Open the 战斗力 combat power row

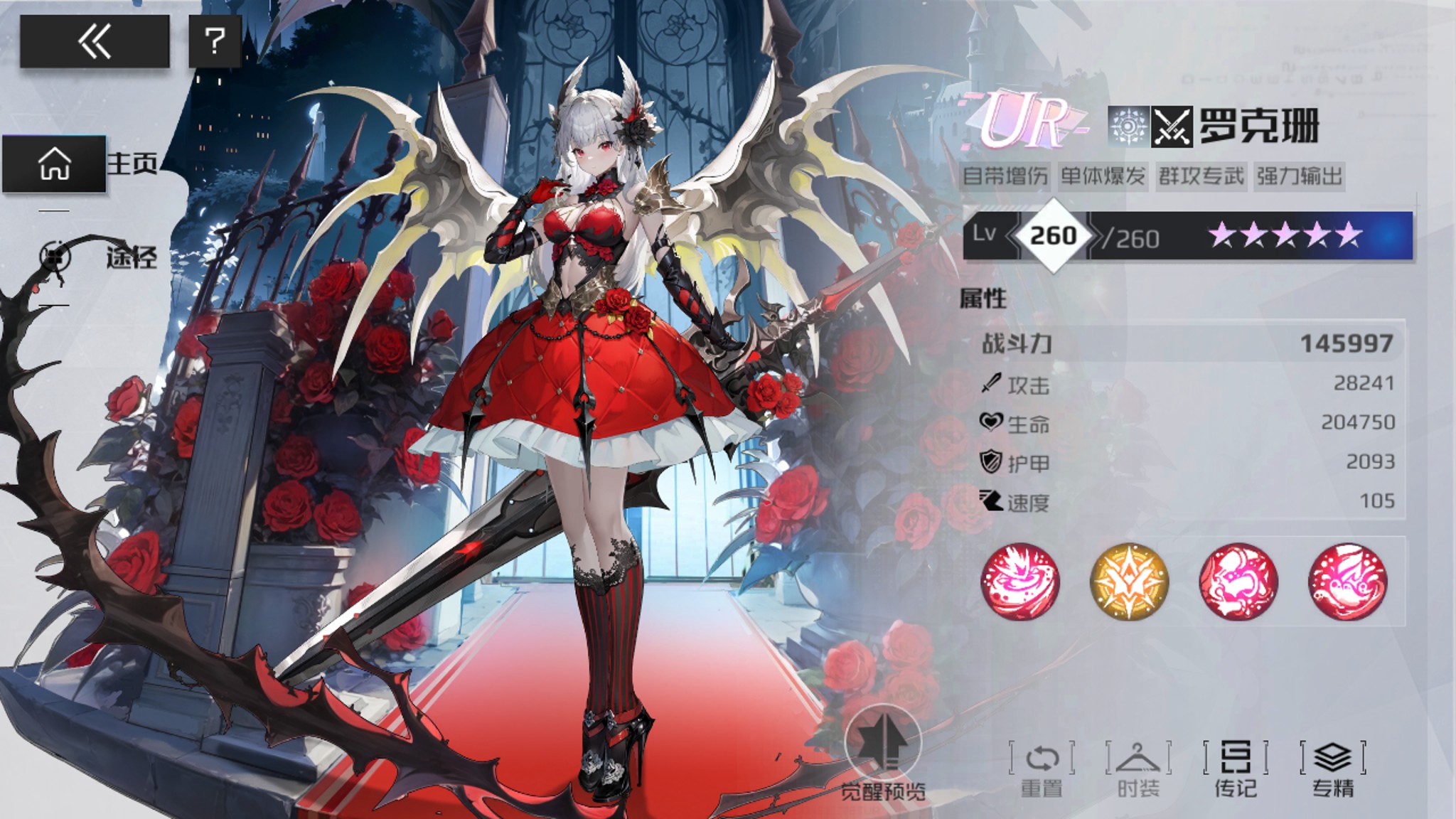pyautogui.click(x=1186, y=344)
